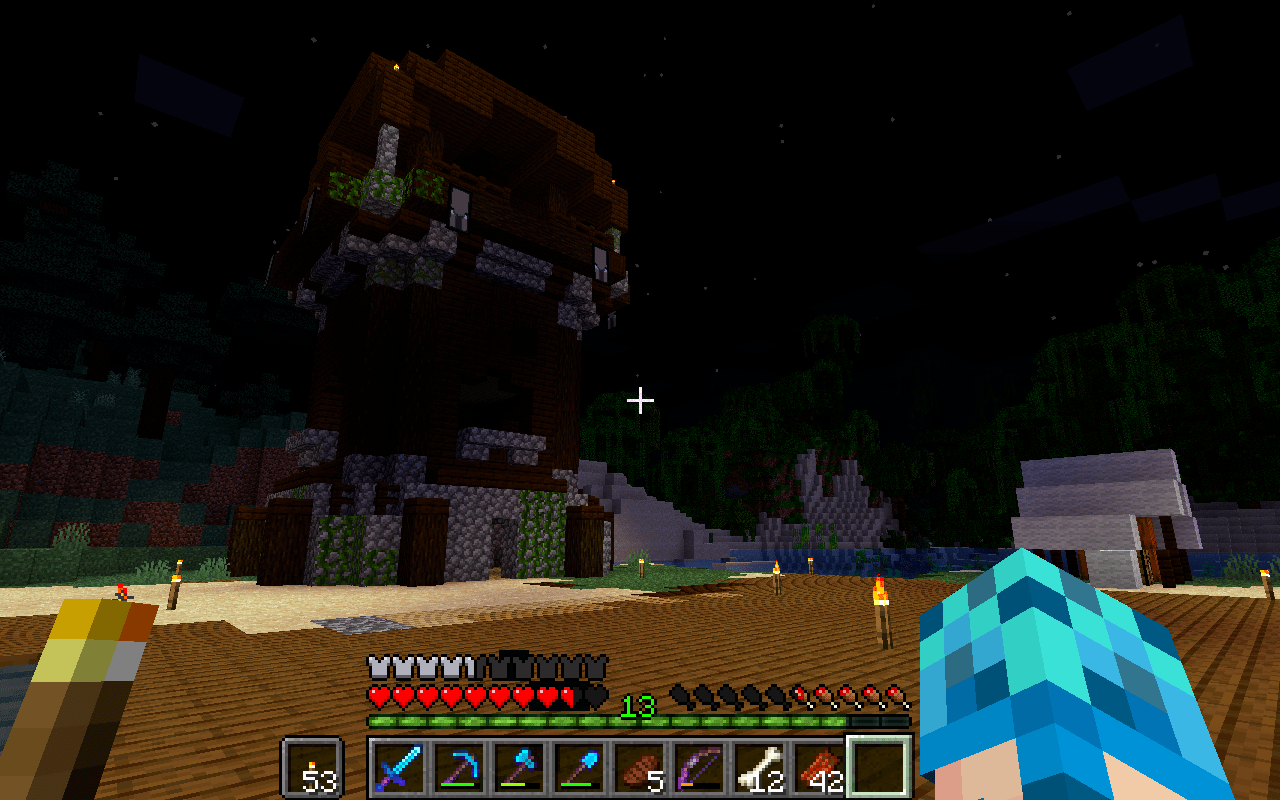1280x800 pixels.
Task: Select the stack of 42 red items
Action: (x=818, y=770)
